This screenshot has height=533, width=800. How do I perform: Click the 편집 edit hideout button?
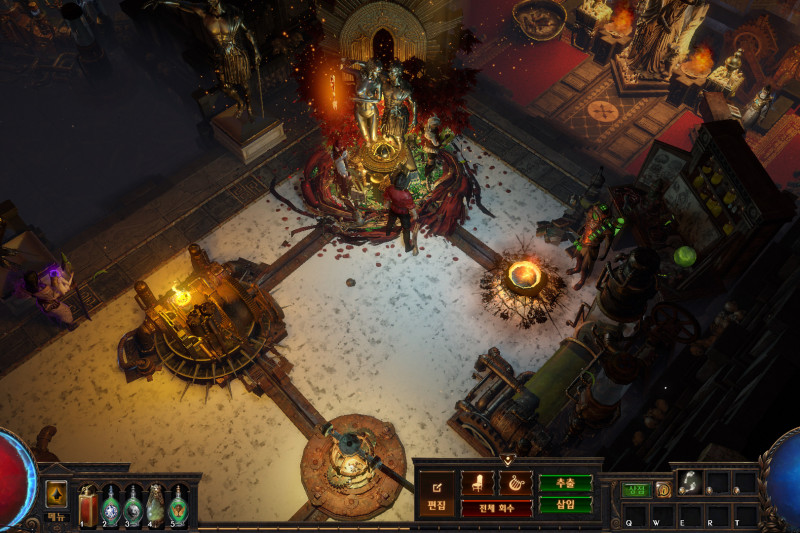click(435, 494)
